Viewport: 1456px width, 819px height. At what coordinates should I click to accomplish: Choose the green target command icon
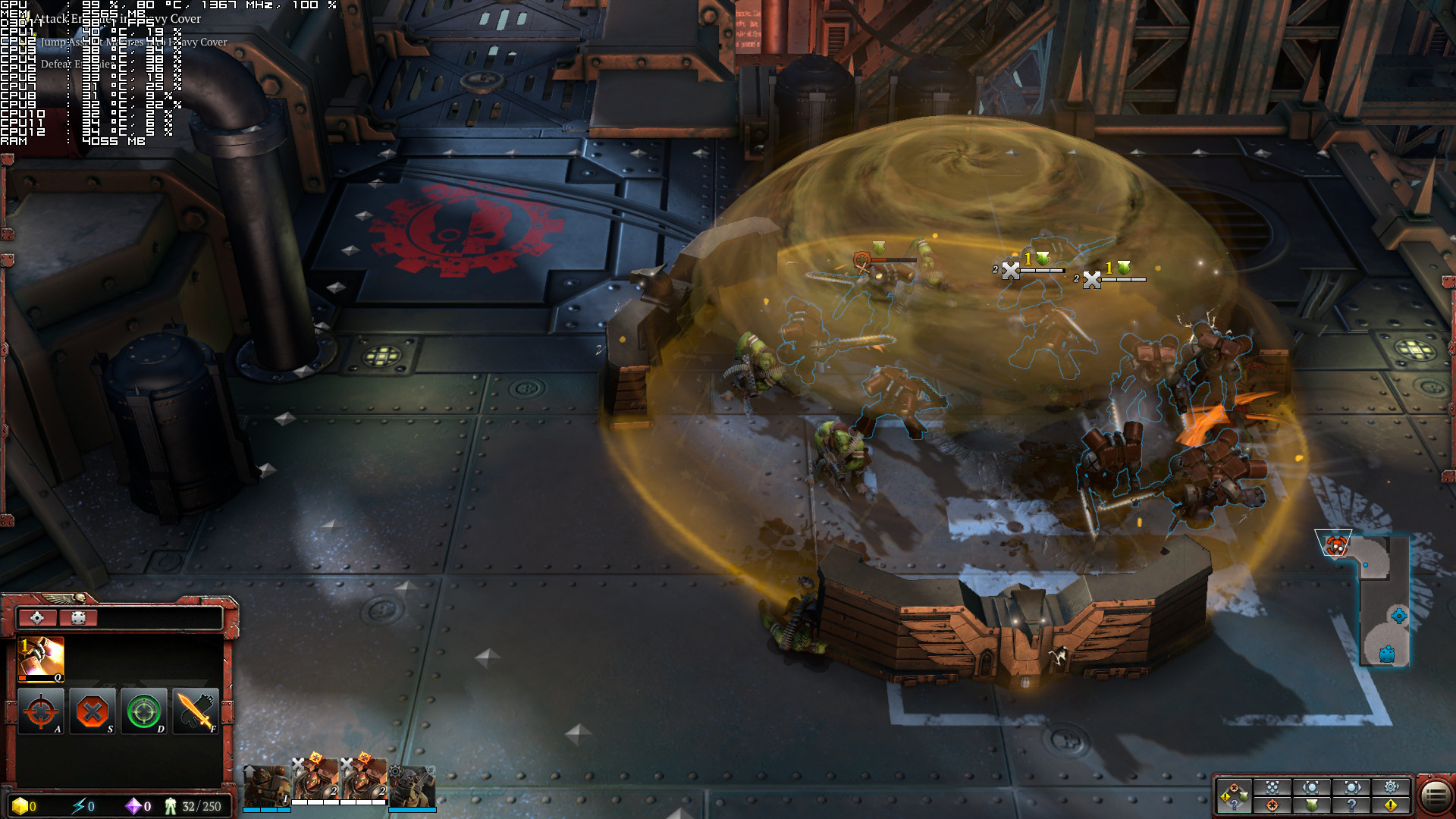tap(144, 711)
